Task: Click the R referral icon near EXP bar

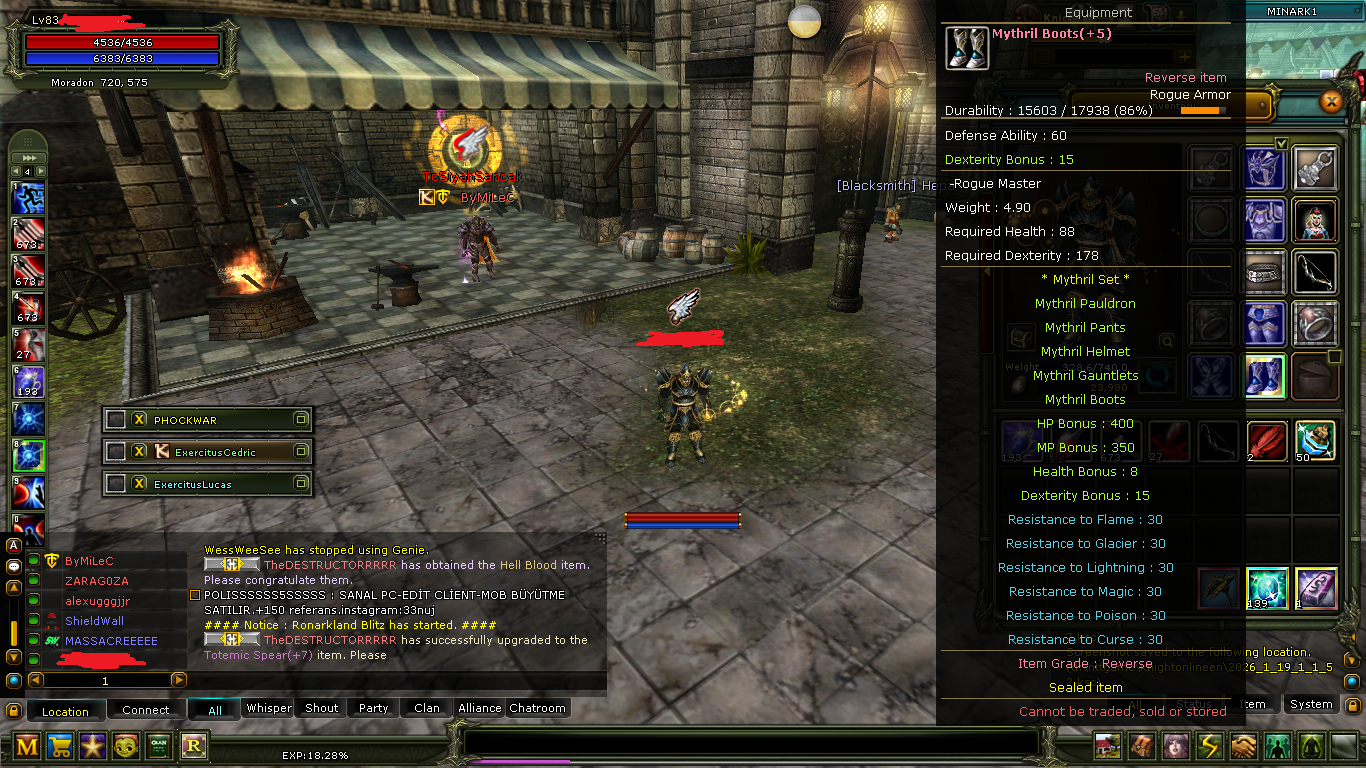Action: click(x=192, y=745)
